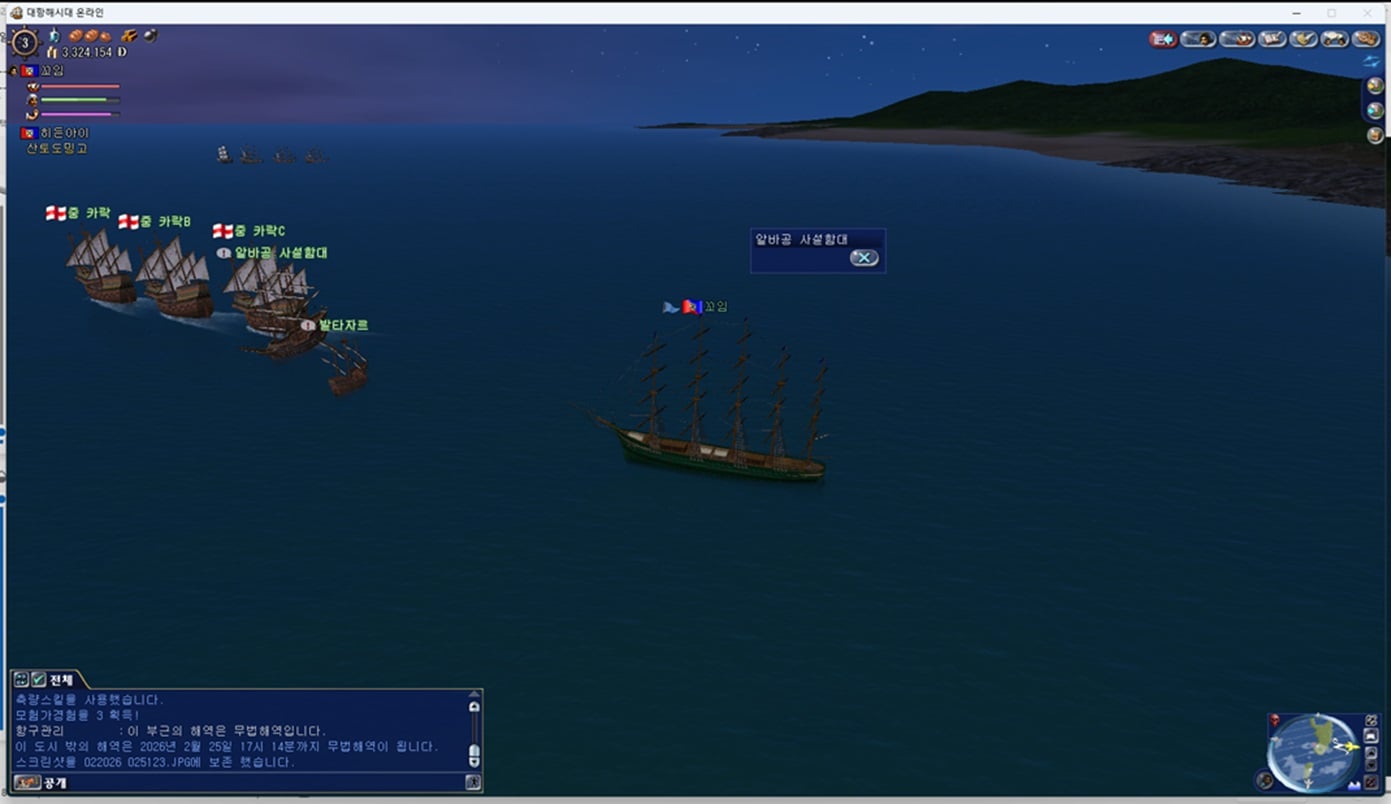Click the round portrait button beside minimap
Viewport: 1391px width, 804px height.
1266,780
